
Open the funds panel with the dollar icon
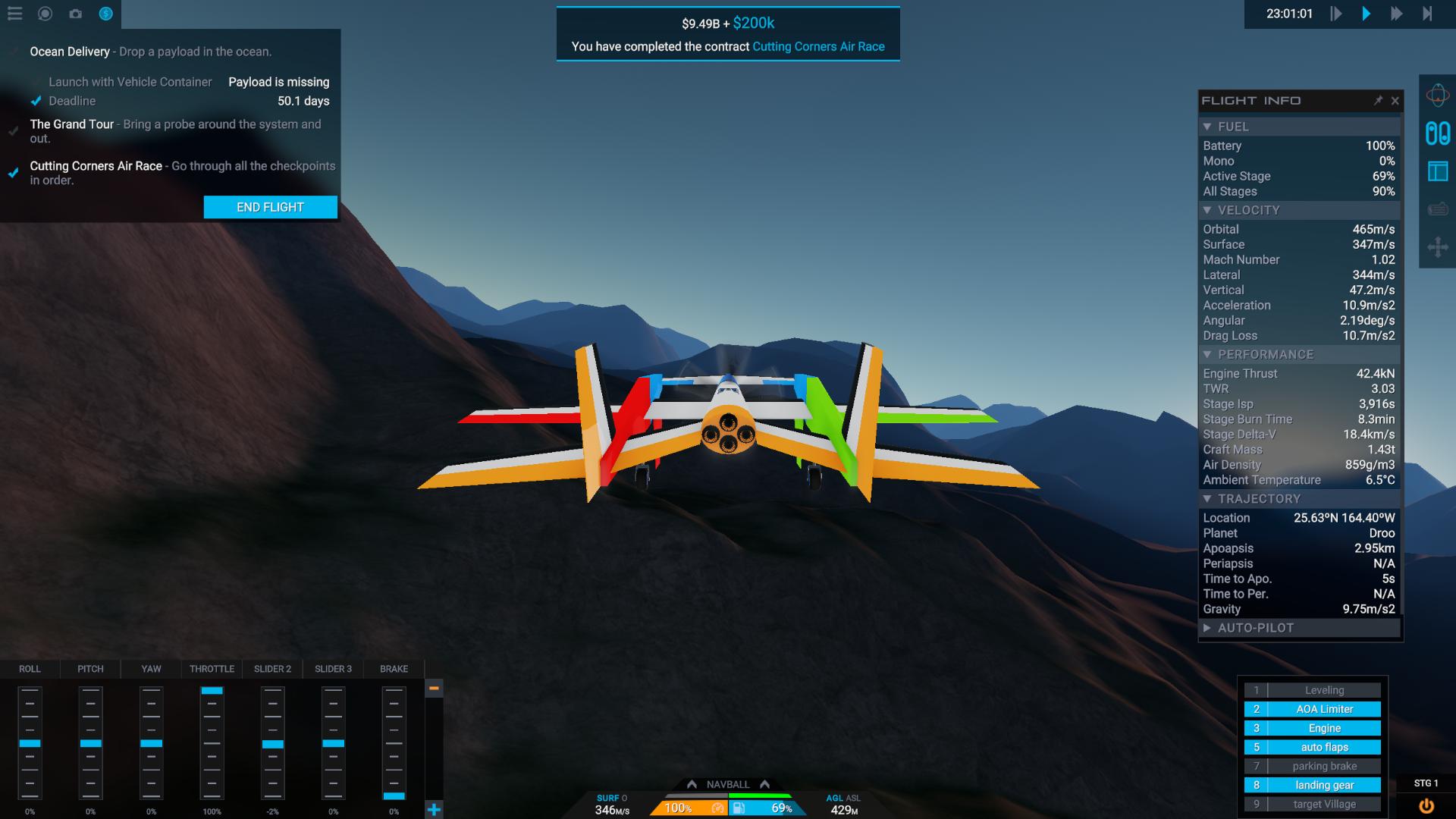(105, 14)
